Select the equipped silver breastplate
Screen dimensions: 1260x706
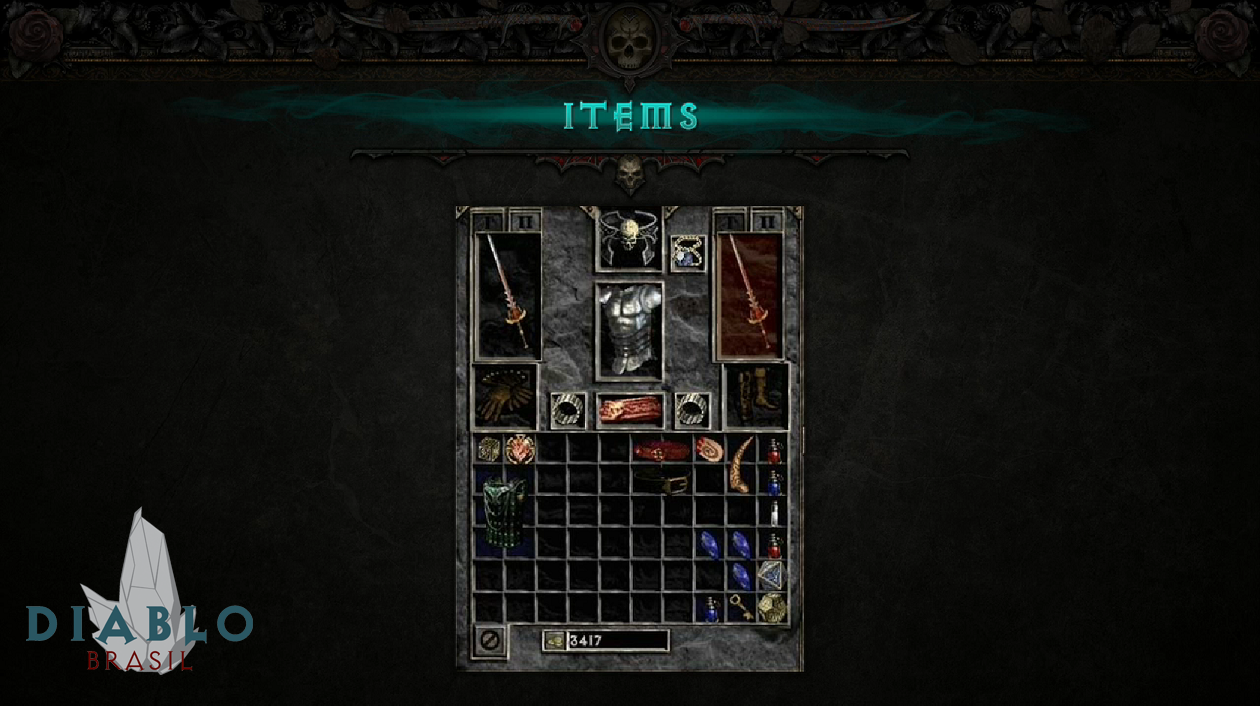[629, 330]
